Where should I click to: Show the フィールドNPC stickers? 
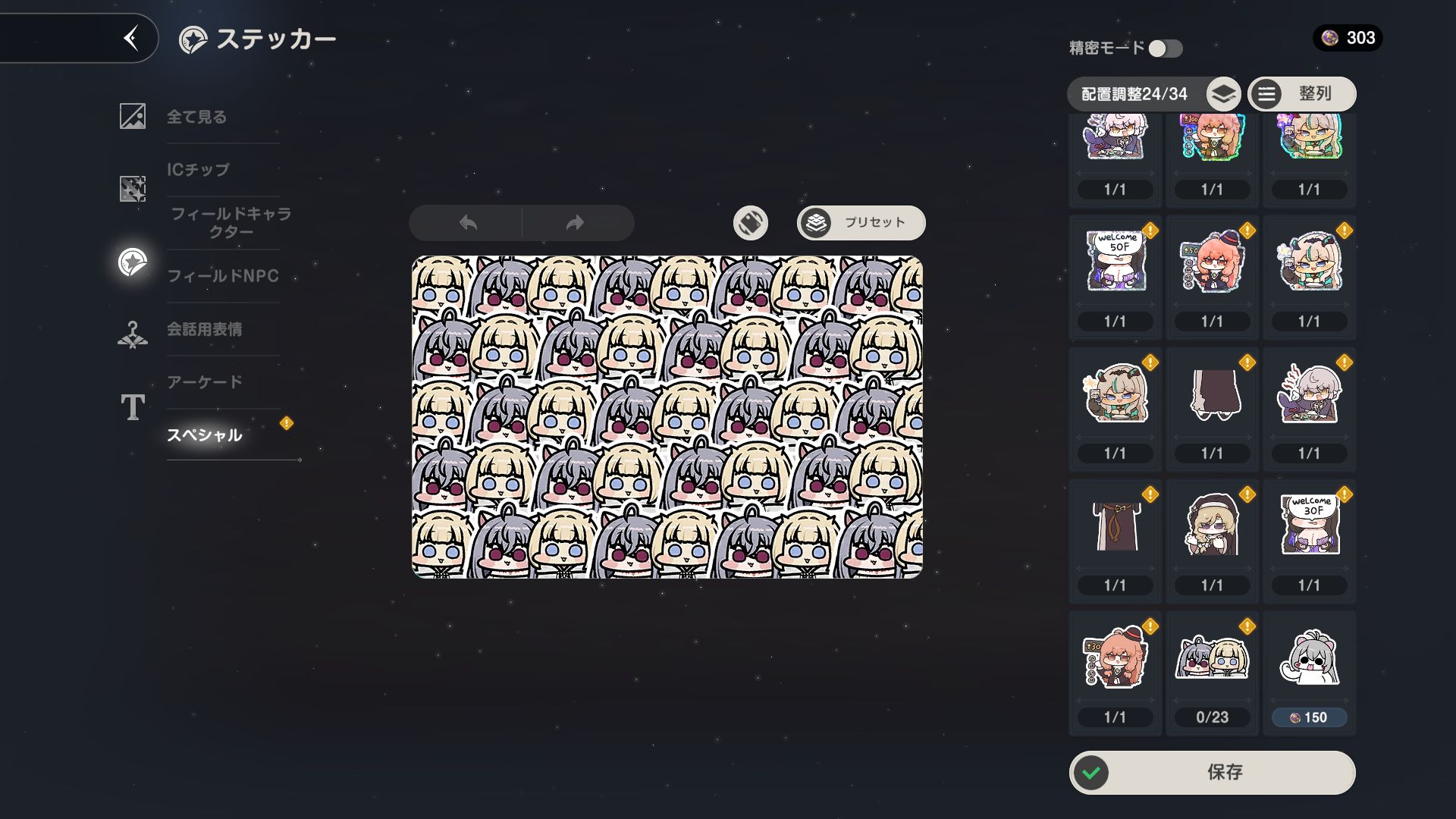tap(223, 276)
